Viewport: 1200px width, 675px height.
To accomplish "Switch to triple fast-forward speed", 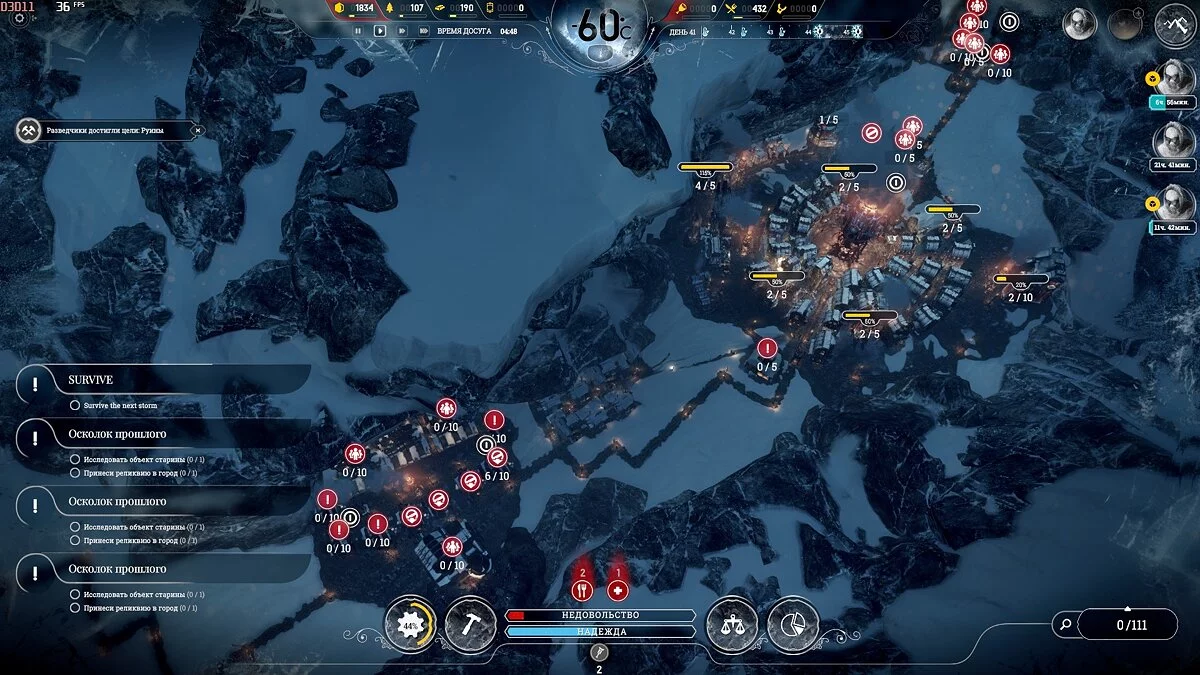I will point(424,31).
